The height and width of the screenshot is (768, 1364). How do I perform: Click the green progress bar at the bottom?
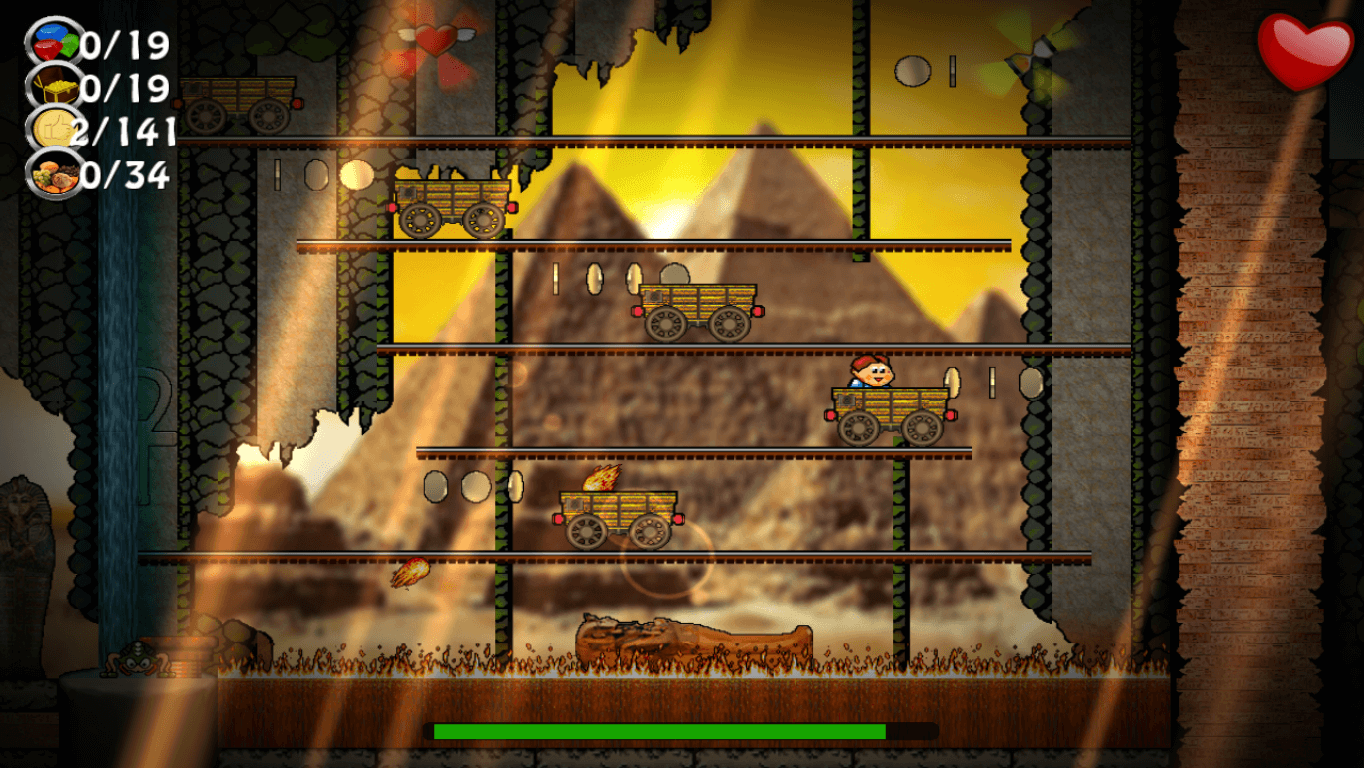[x=660, y=731]
